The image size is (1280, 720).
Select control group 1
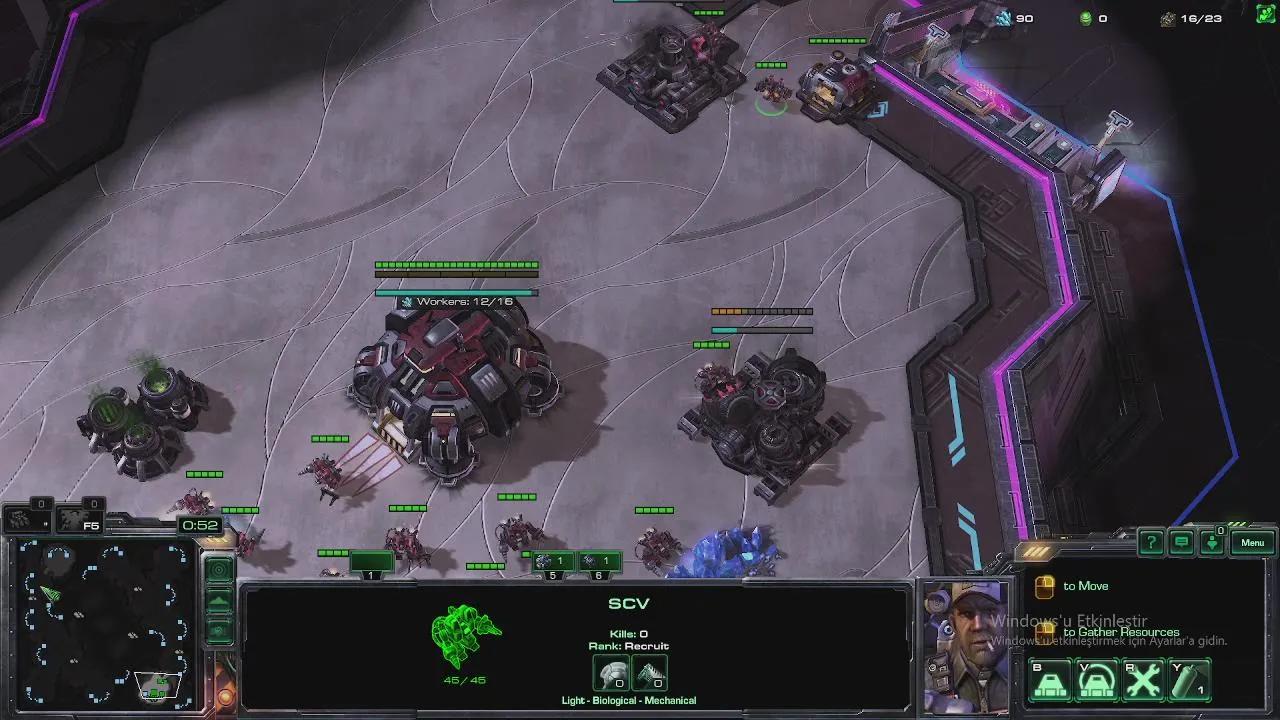(371, 564)
